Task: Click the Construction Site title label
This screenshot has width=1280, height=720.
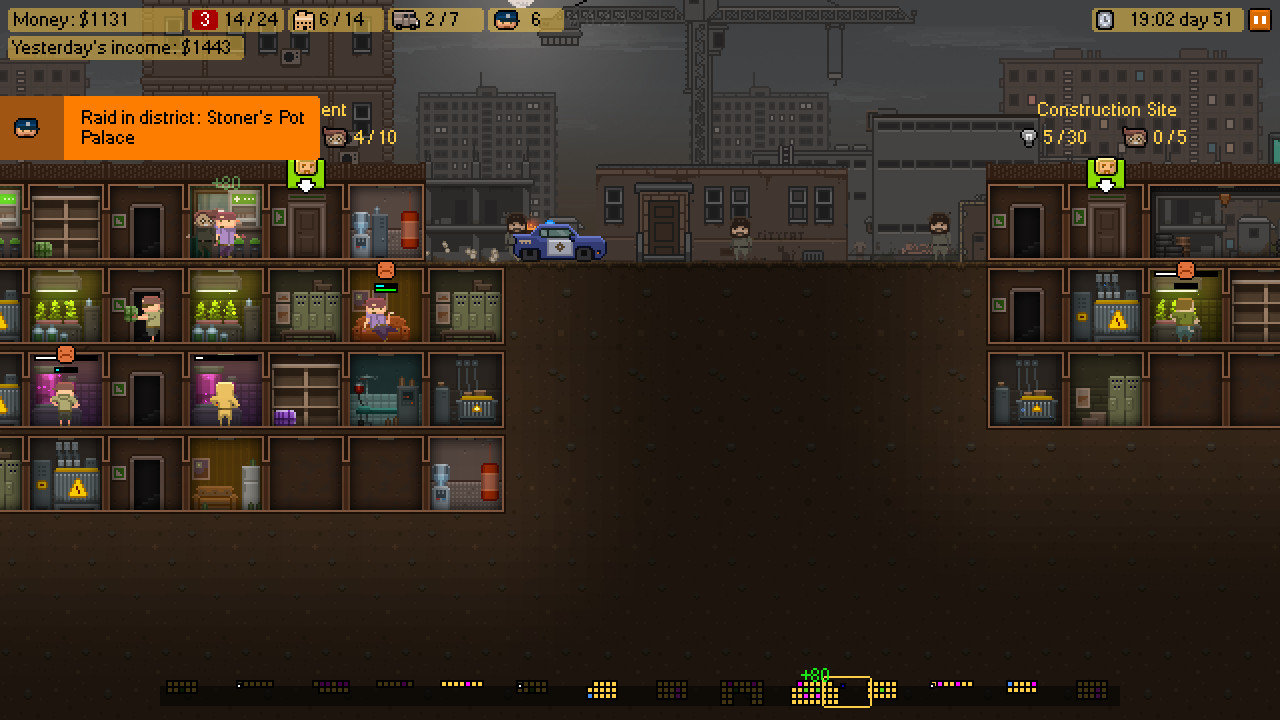Action: click(1107, 110)
